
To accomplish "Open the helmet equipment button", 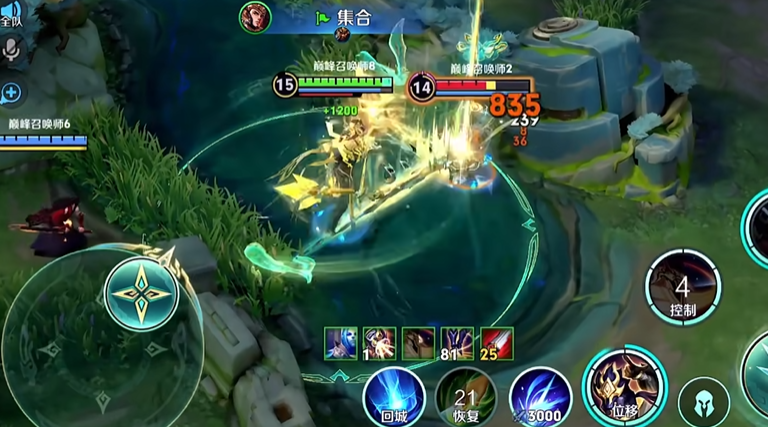I will pos(703,402).
